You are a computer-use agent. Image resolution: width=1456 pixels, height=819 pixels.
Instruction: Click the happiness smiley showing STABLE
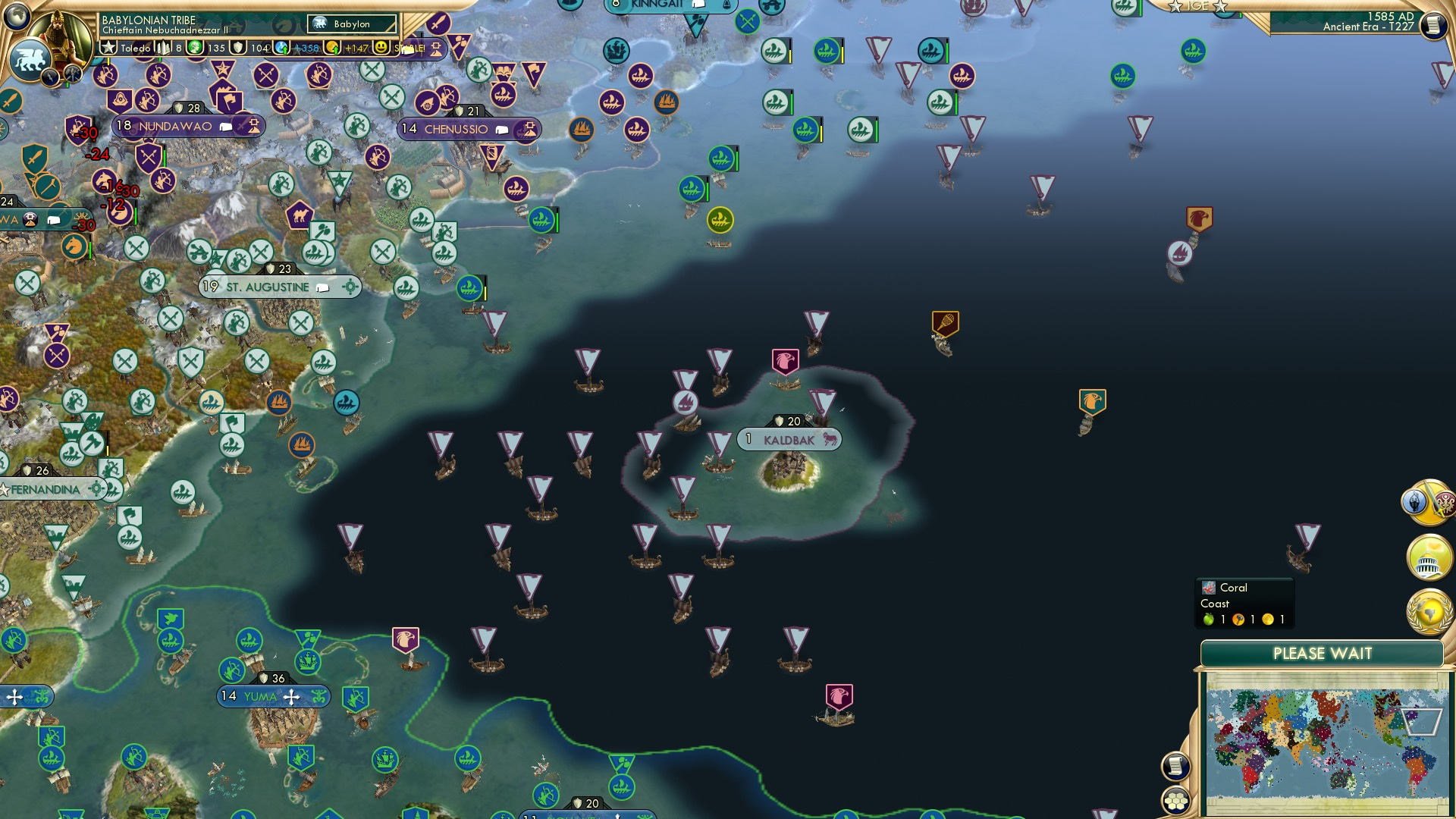pyautogui.click(x=381, y=46)
